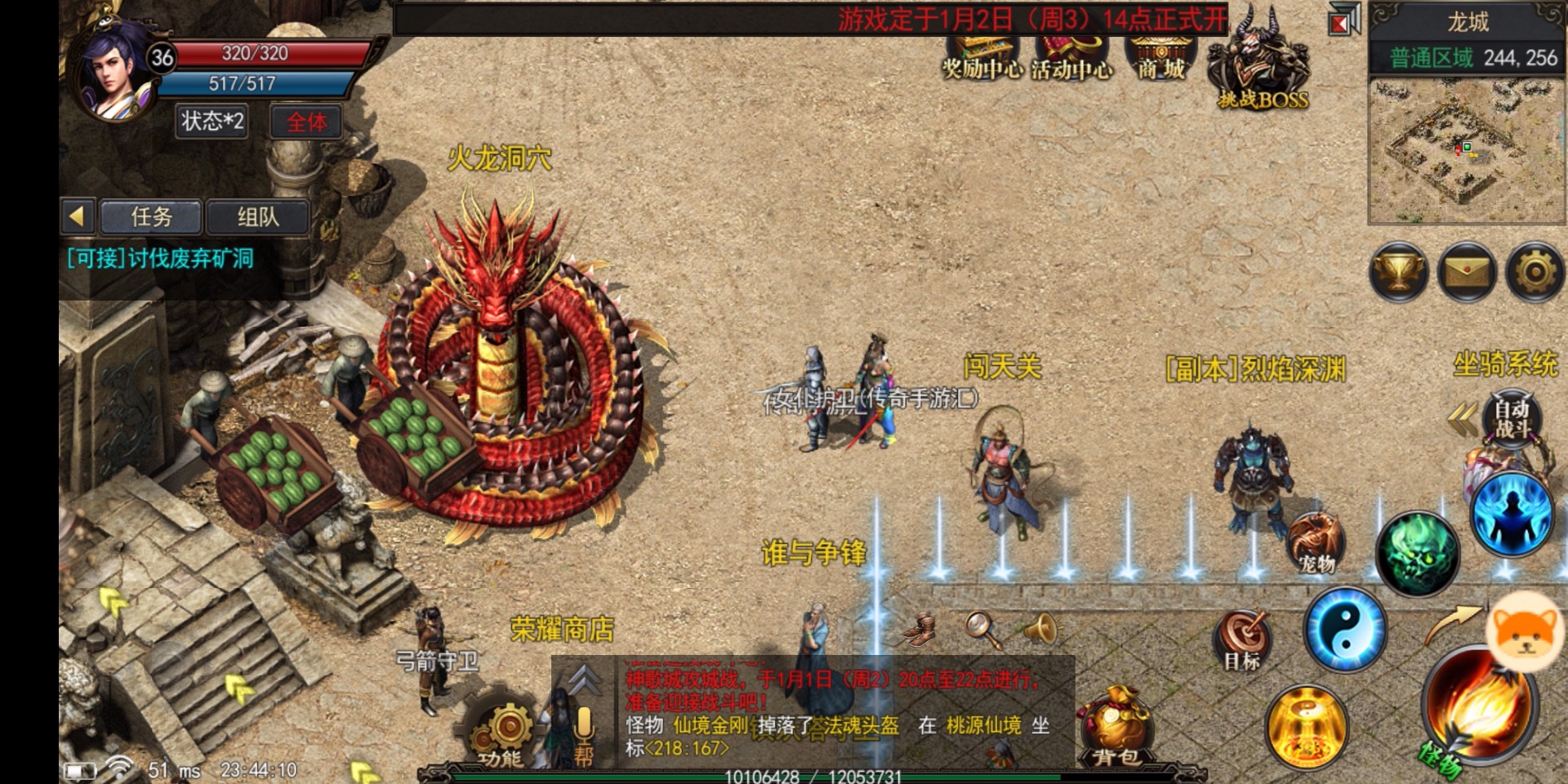Open the trophy ranking button
The height and width of the screenshot is (784, 1568).
(1399, 273)
